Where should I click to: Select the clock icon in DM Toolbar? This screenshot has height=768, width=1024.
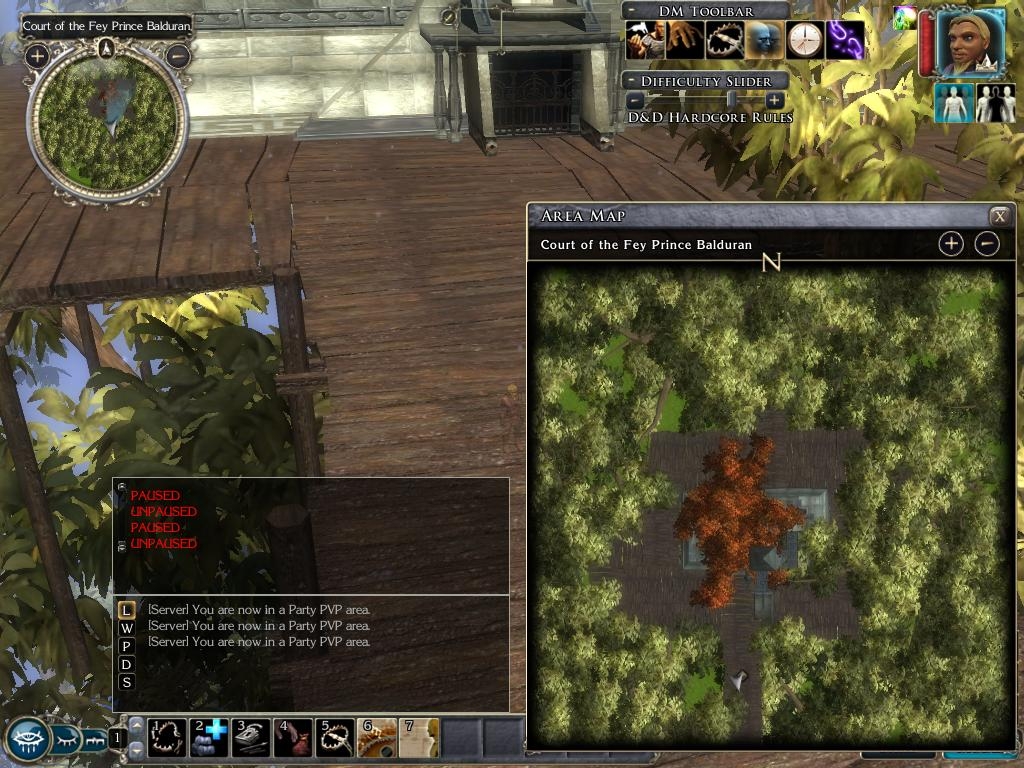804,41
